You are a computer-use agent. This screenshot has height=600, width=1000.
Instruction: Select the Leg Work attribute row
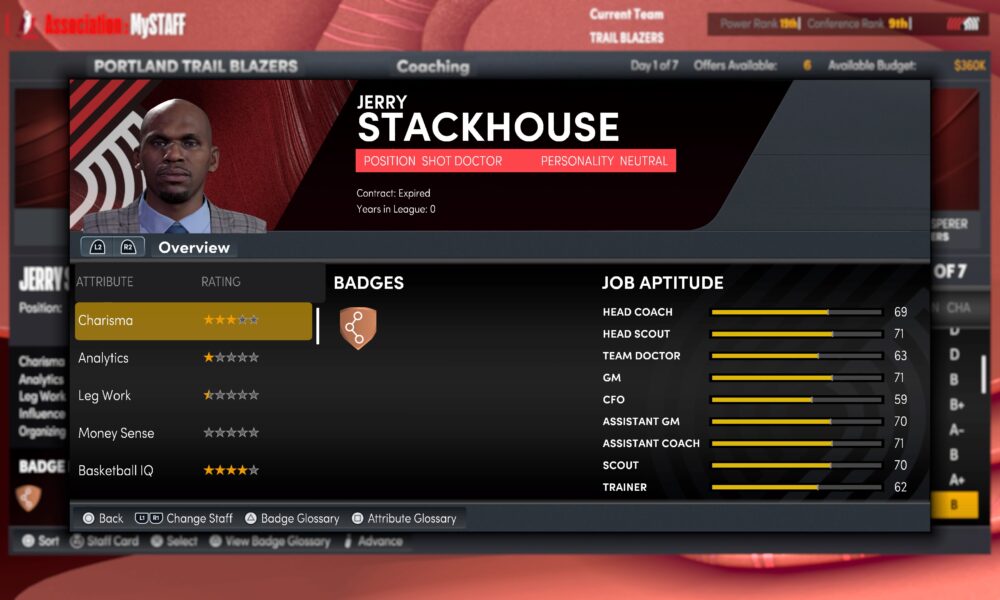[x=193, y=396]
